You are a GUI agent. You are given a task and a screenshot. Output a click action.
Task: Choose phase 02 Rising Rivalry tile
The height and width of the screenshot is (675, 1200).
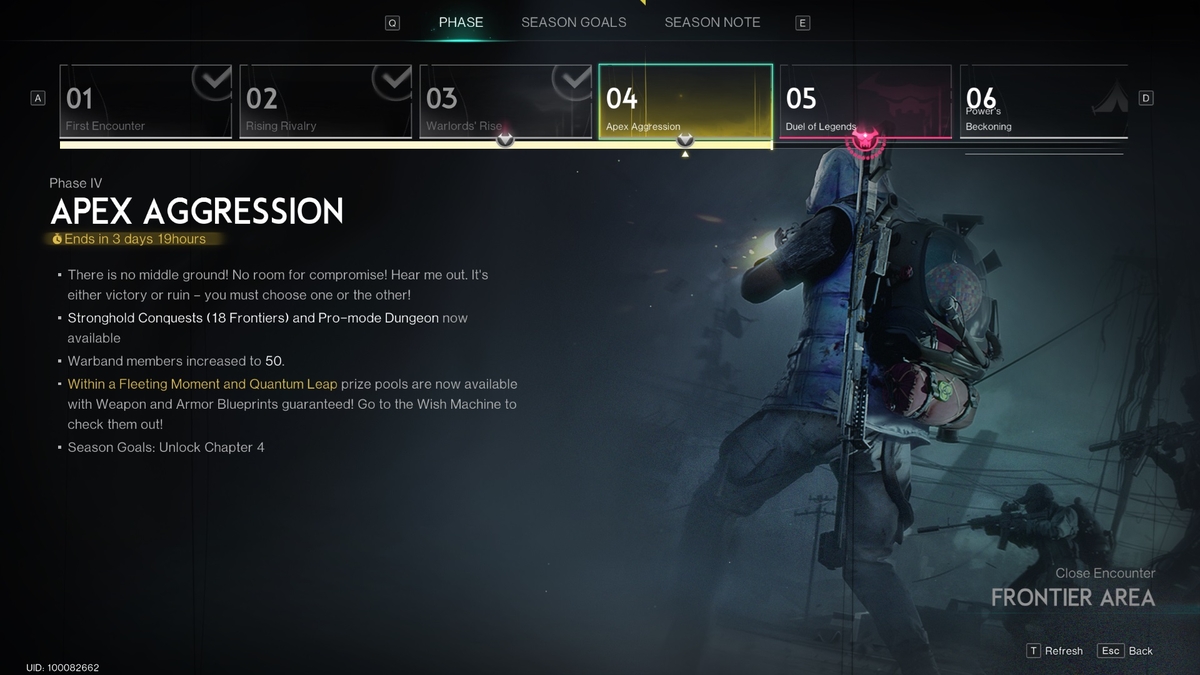(x=326, y=101)
